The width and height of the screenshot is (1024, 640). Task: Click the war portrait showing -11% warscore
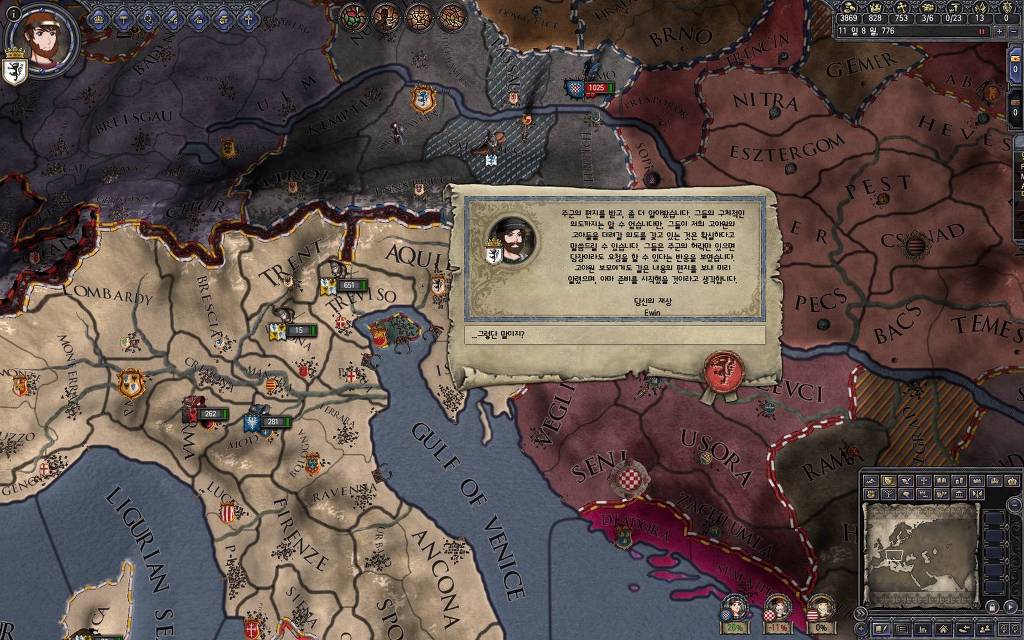[x=777, y=609]
